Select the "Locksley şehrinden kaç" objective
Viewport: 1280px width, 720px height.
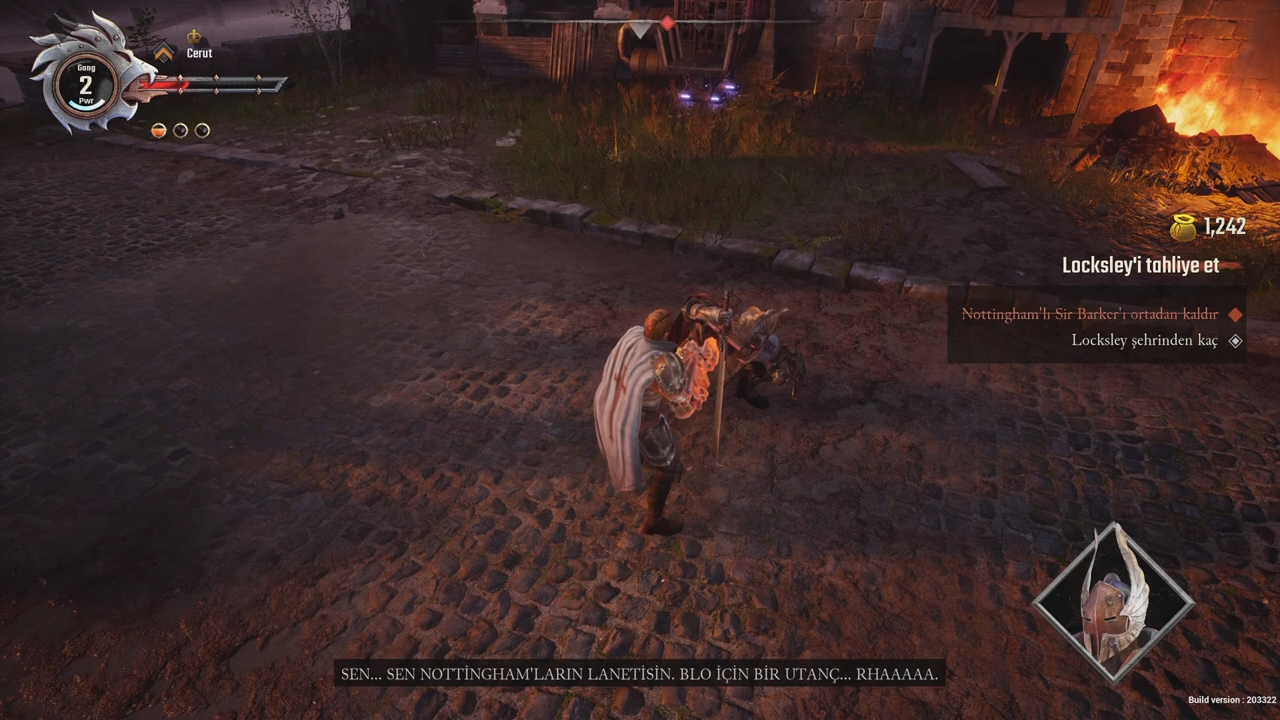(x=1144, y=341)
